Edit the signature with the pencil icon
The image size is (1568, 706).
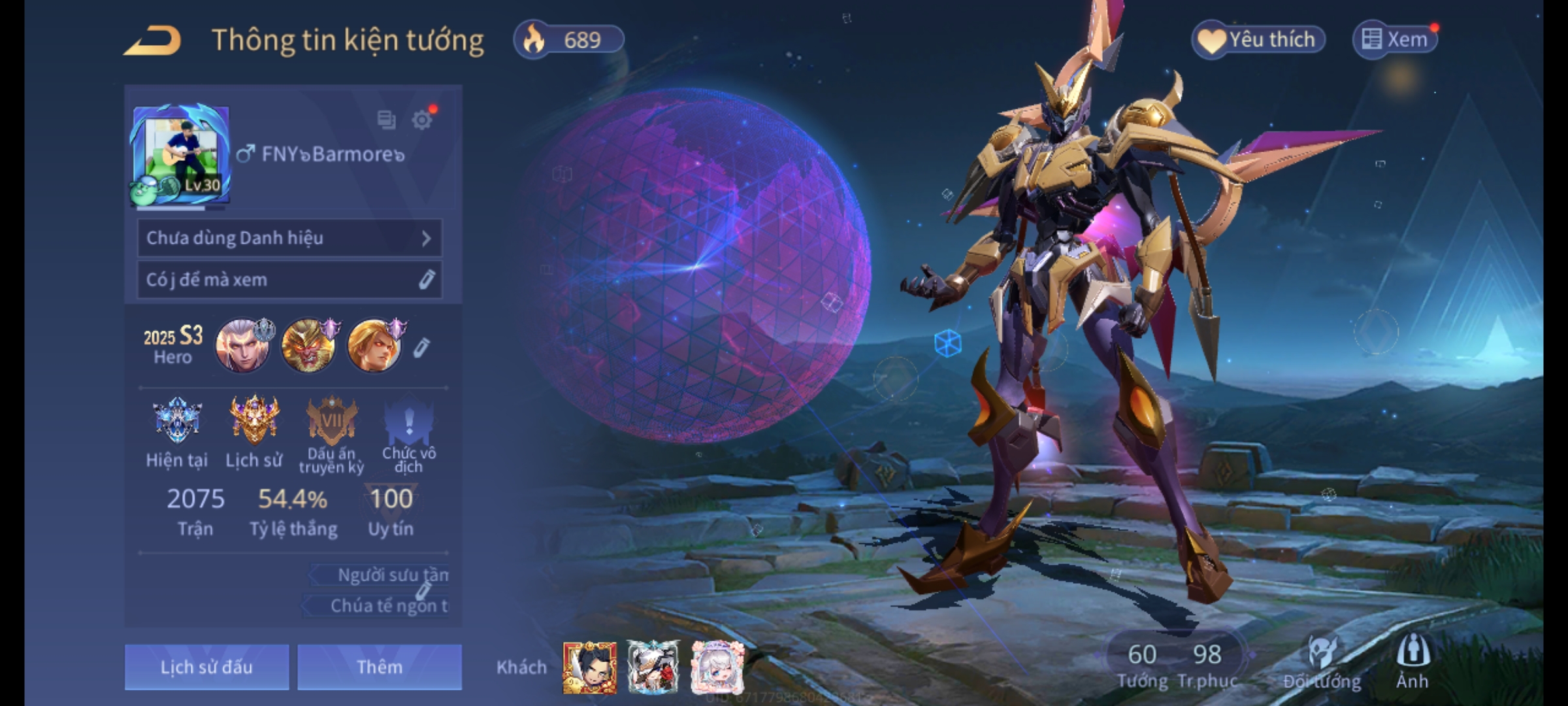click(x=426, y=280)
